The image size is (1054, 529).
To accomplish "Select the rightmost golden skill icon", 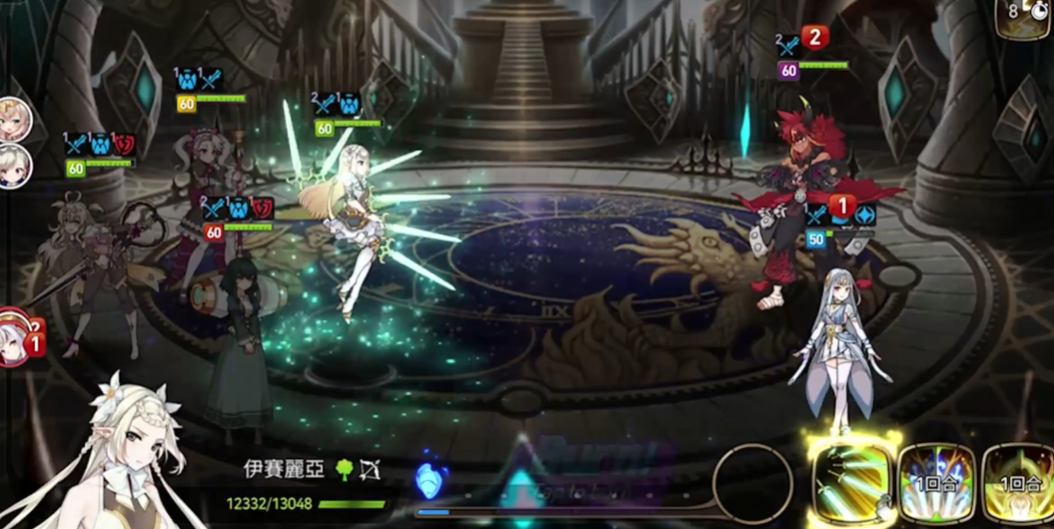I will click(1020, 482).
